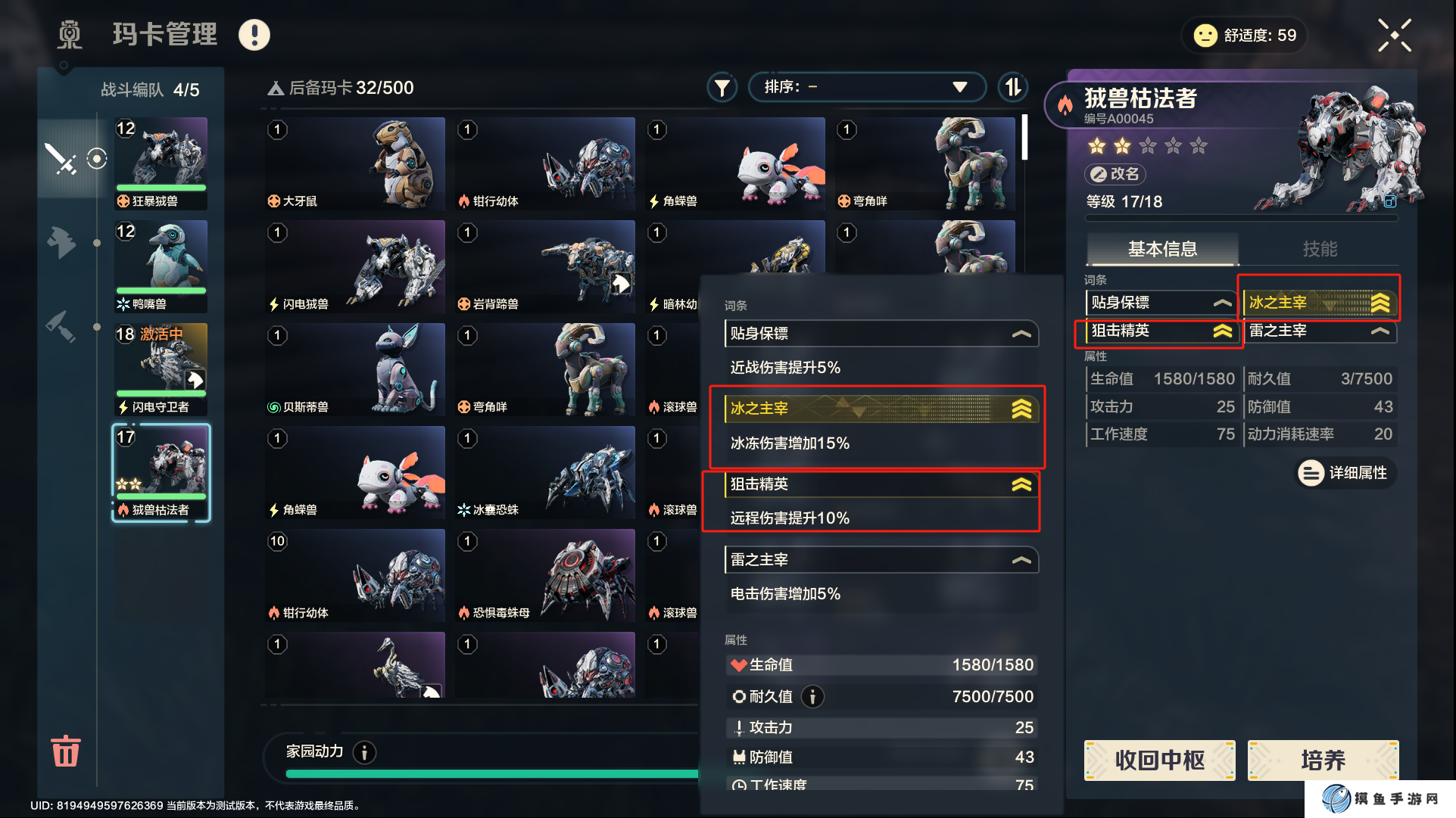Select the 大牙鼠 reserve card
This screenshot has height=818, width=1456.
[355, 163]
